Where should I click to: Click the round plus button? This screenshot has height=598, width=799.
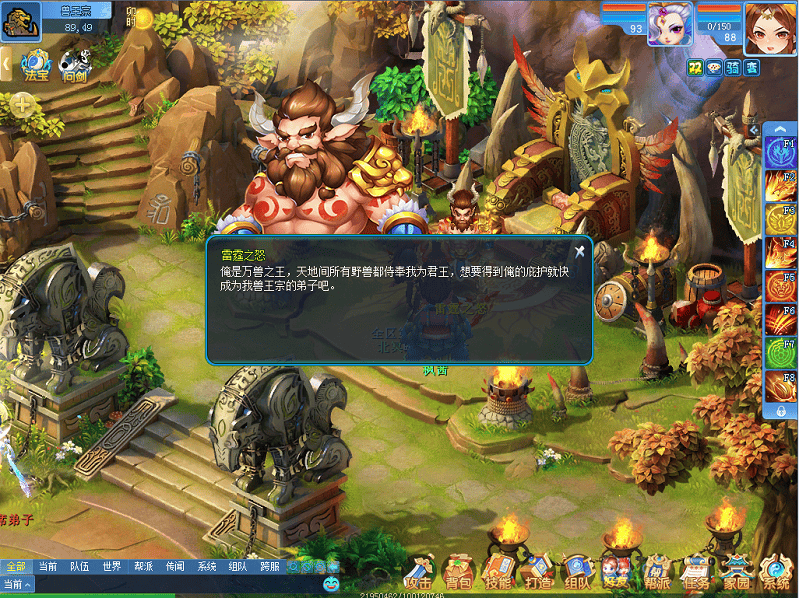coord(23,102)
